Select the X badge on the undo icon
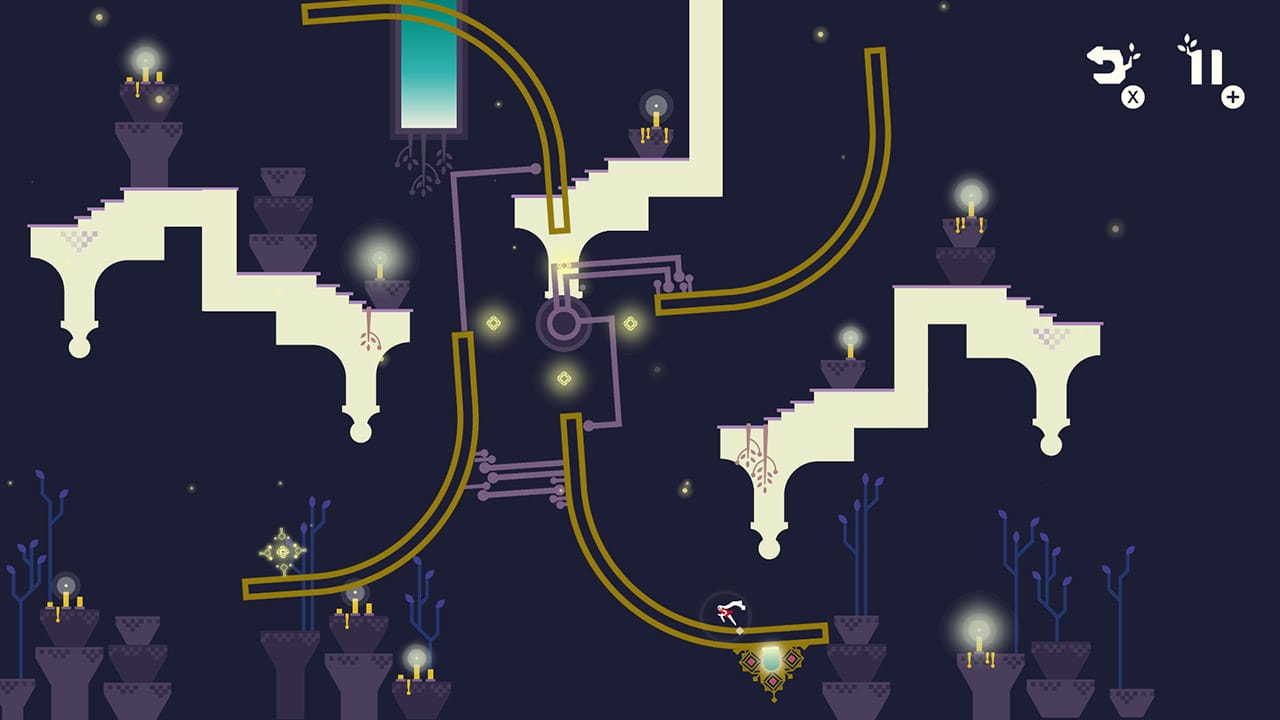Viewport: 1280px width, 720px height. pyautogui.click(x=1133, y=97)
